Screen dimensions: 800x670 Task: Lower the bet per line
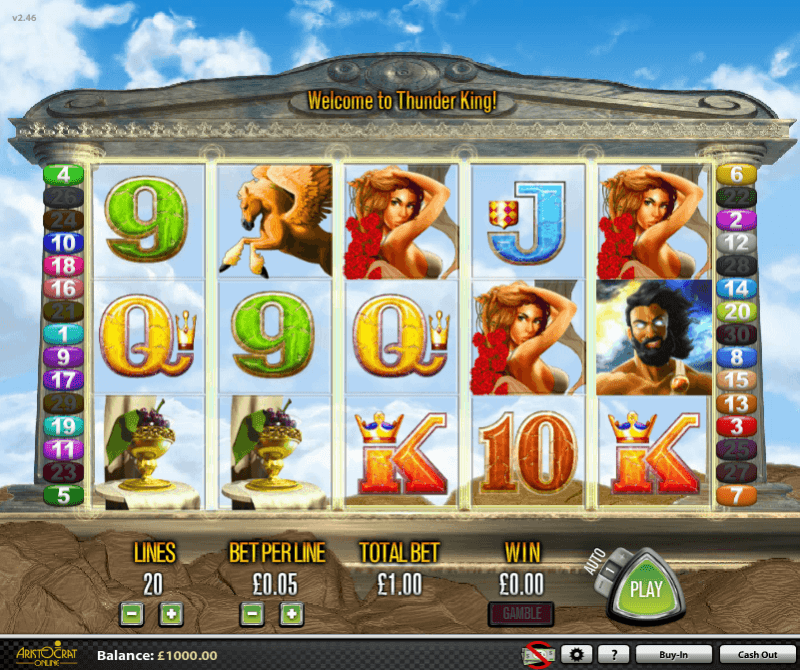click(252, 612)
